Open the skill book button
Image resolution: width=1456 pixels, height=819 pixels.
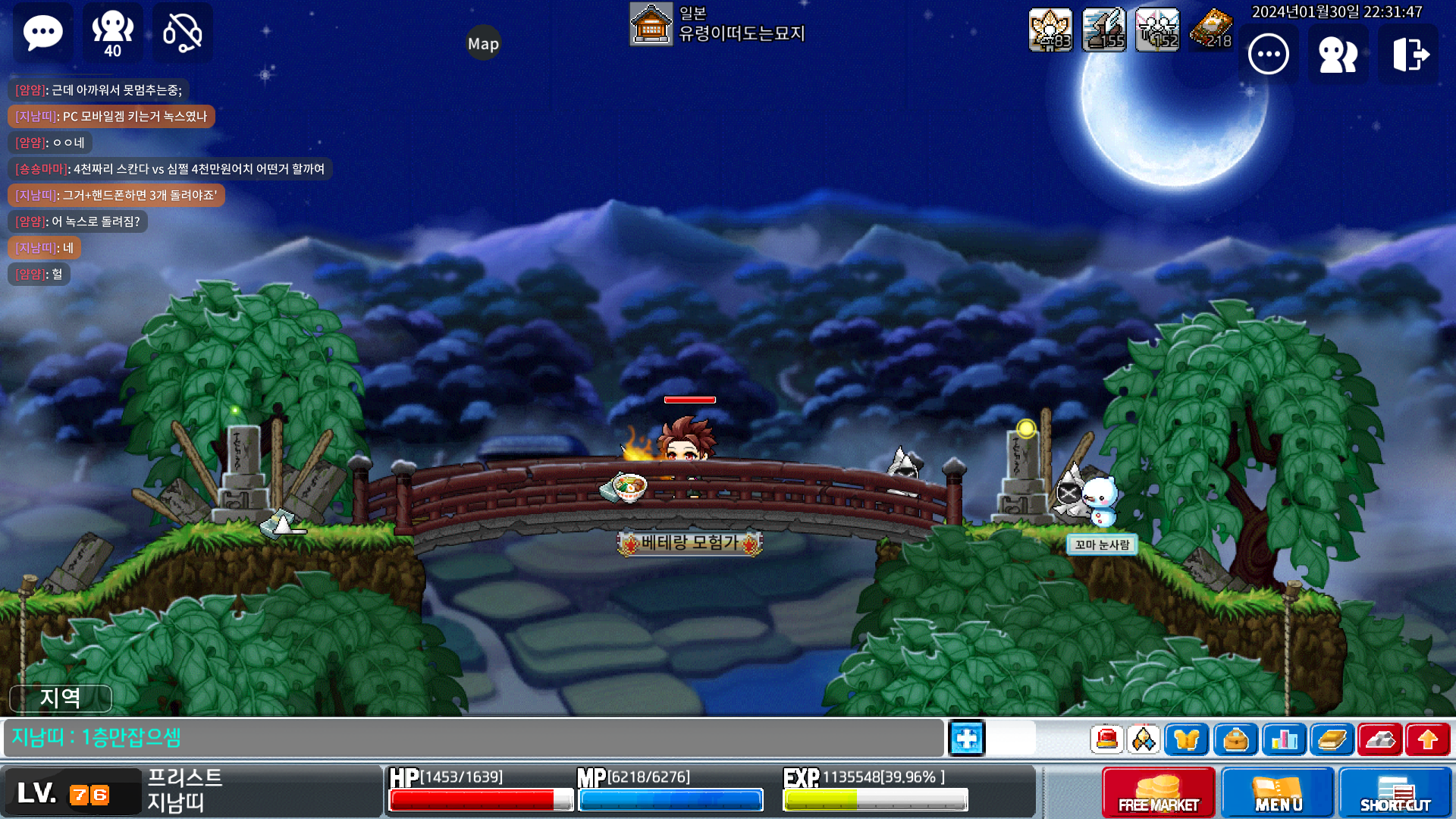pyautogui.click(x=1332, y=739)
